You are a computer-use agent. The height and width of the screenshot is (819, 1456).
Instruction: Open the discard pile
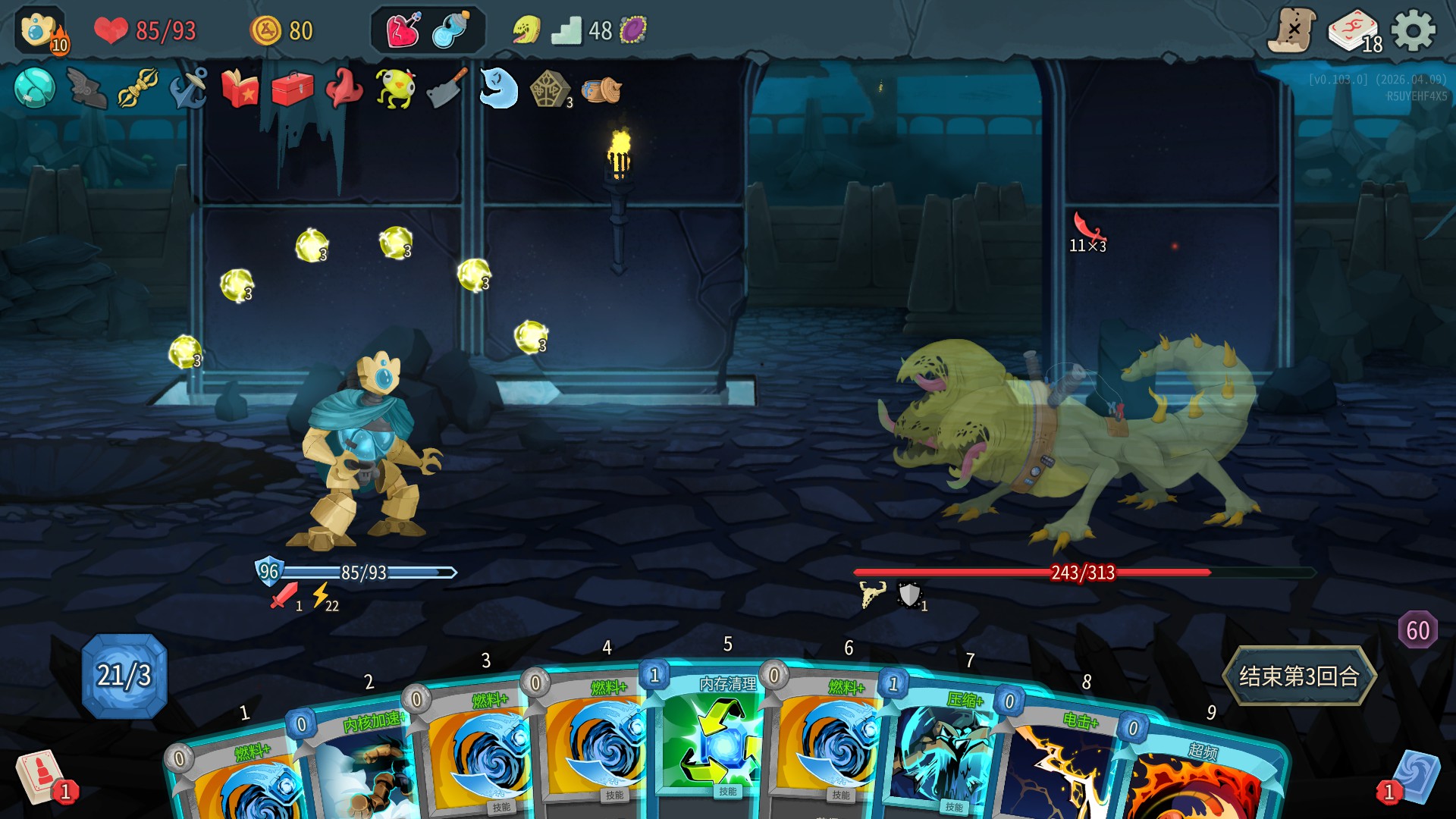click(x=1414, y=777)
